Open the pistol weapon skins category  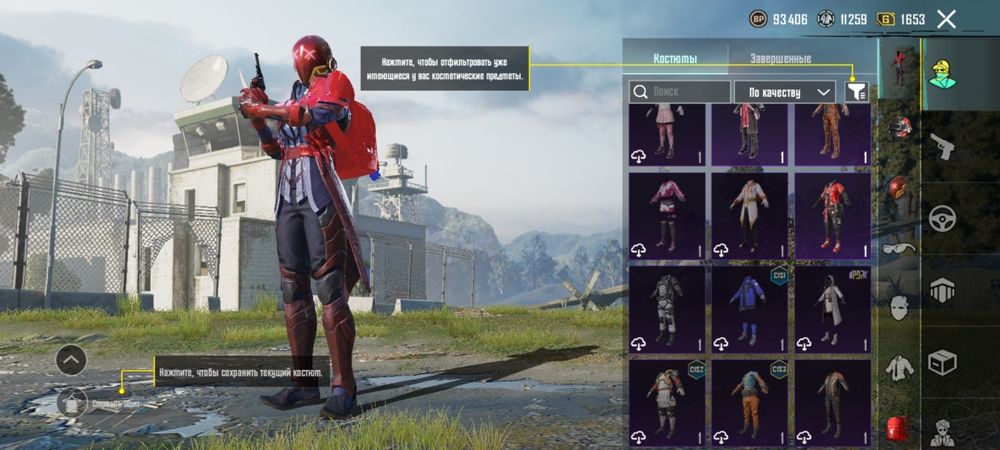(941, 147)
